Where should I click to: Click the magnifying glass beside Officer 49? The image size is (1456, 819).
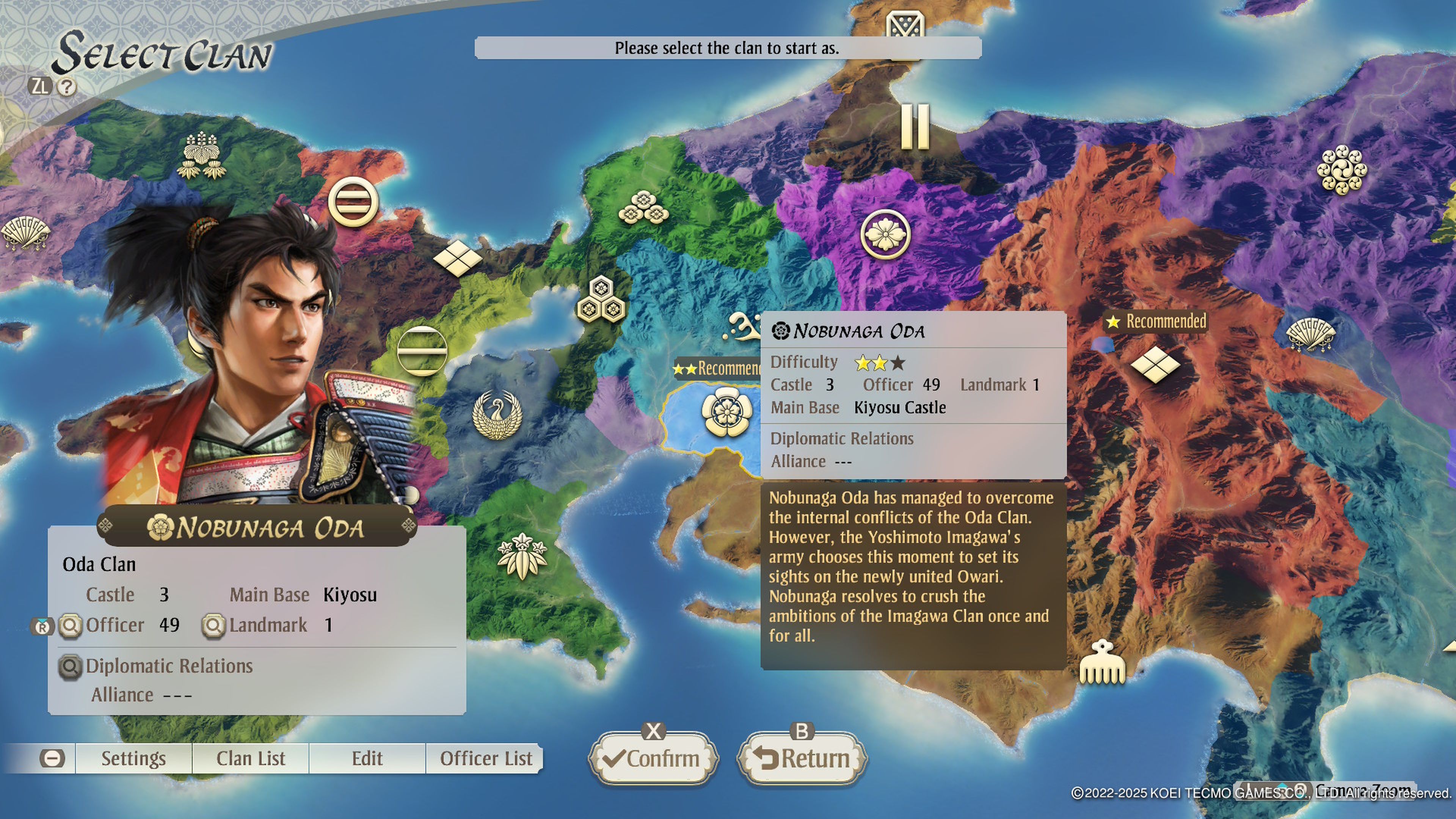click(x=70, y=625)
